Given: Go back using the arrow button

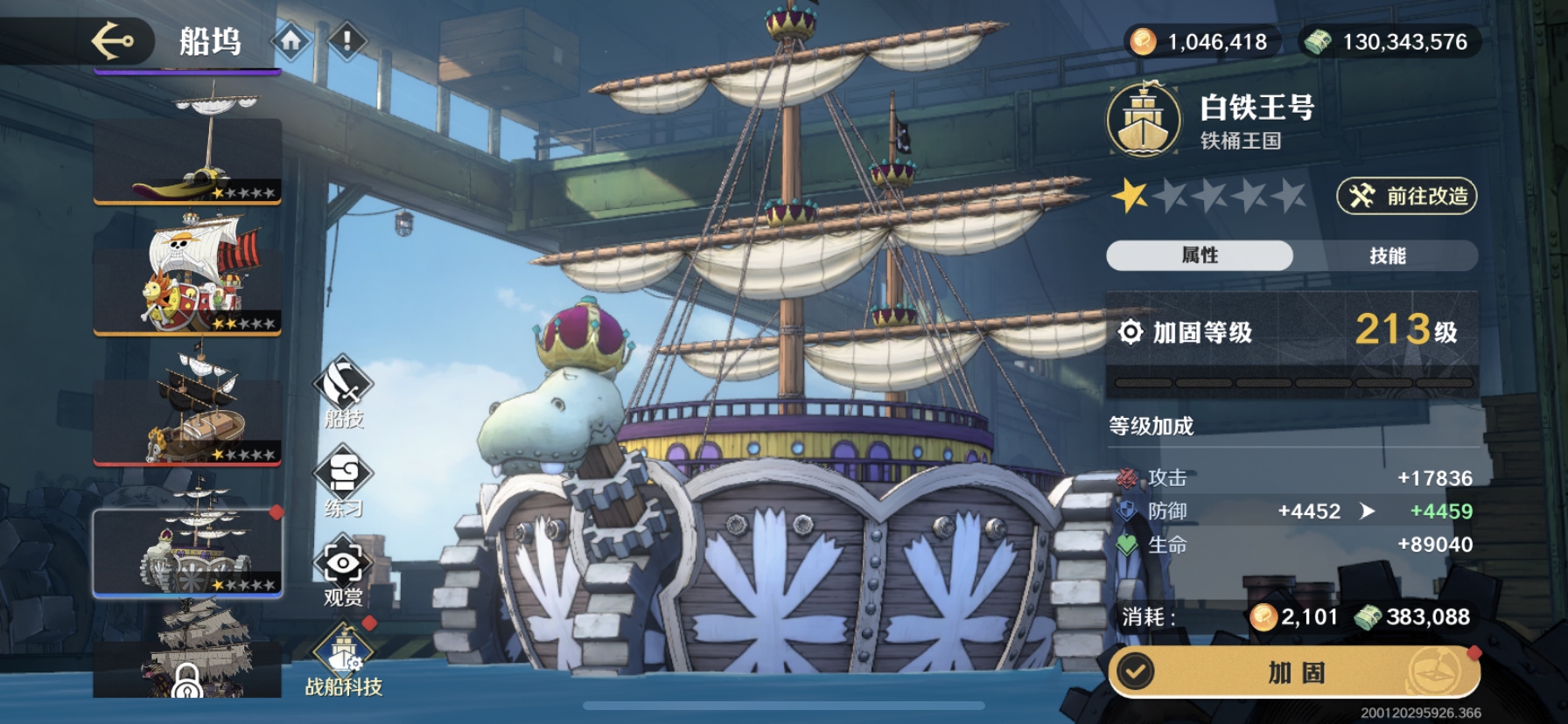Looking at the screenshot, I should click(x=114, y=40).
